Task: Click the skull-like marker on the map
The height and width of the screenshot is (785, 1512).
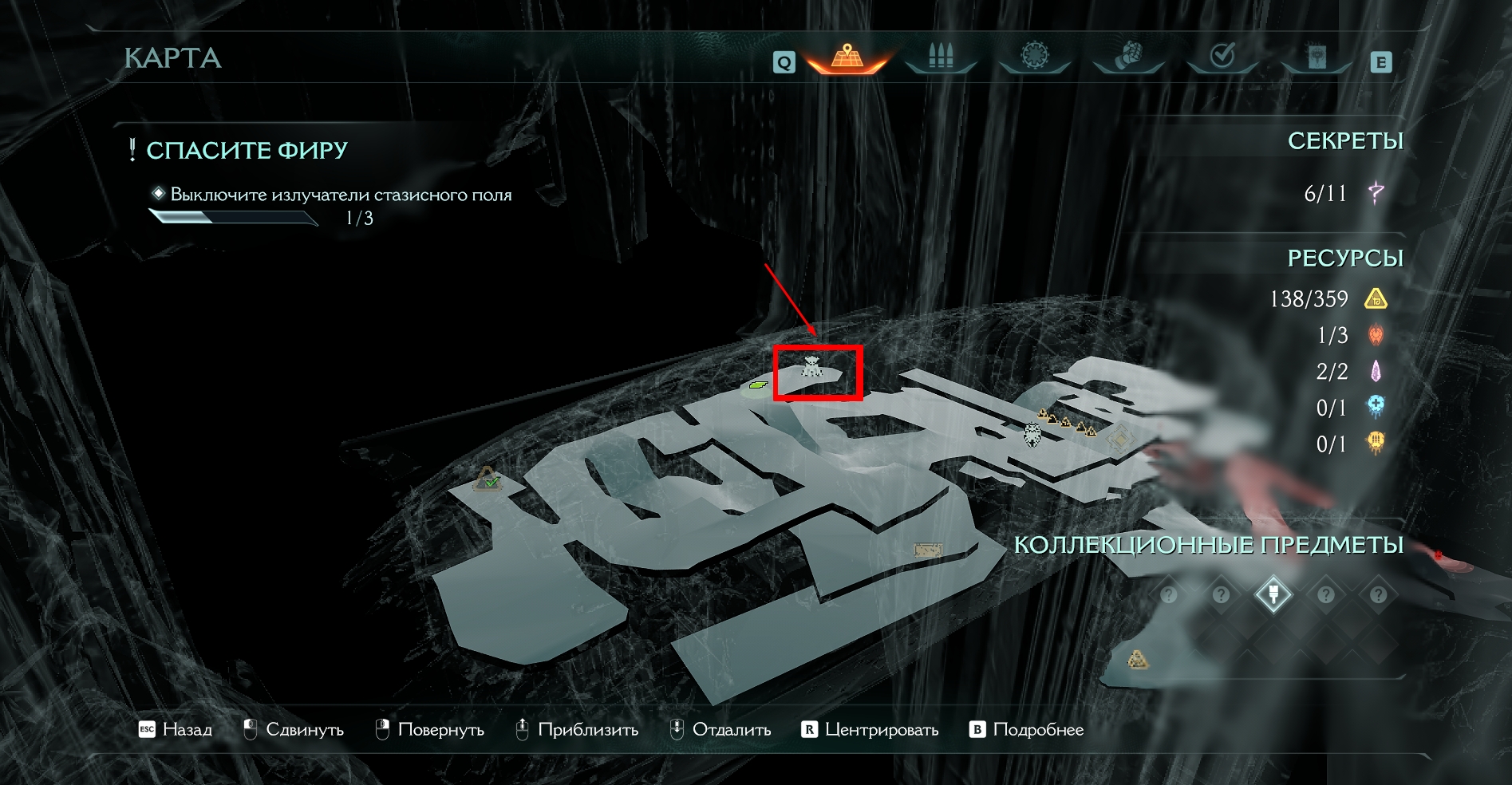Action: pyautogui.click(x=1032, y=435)
